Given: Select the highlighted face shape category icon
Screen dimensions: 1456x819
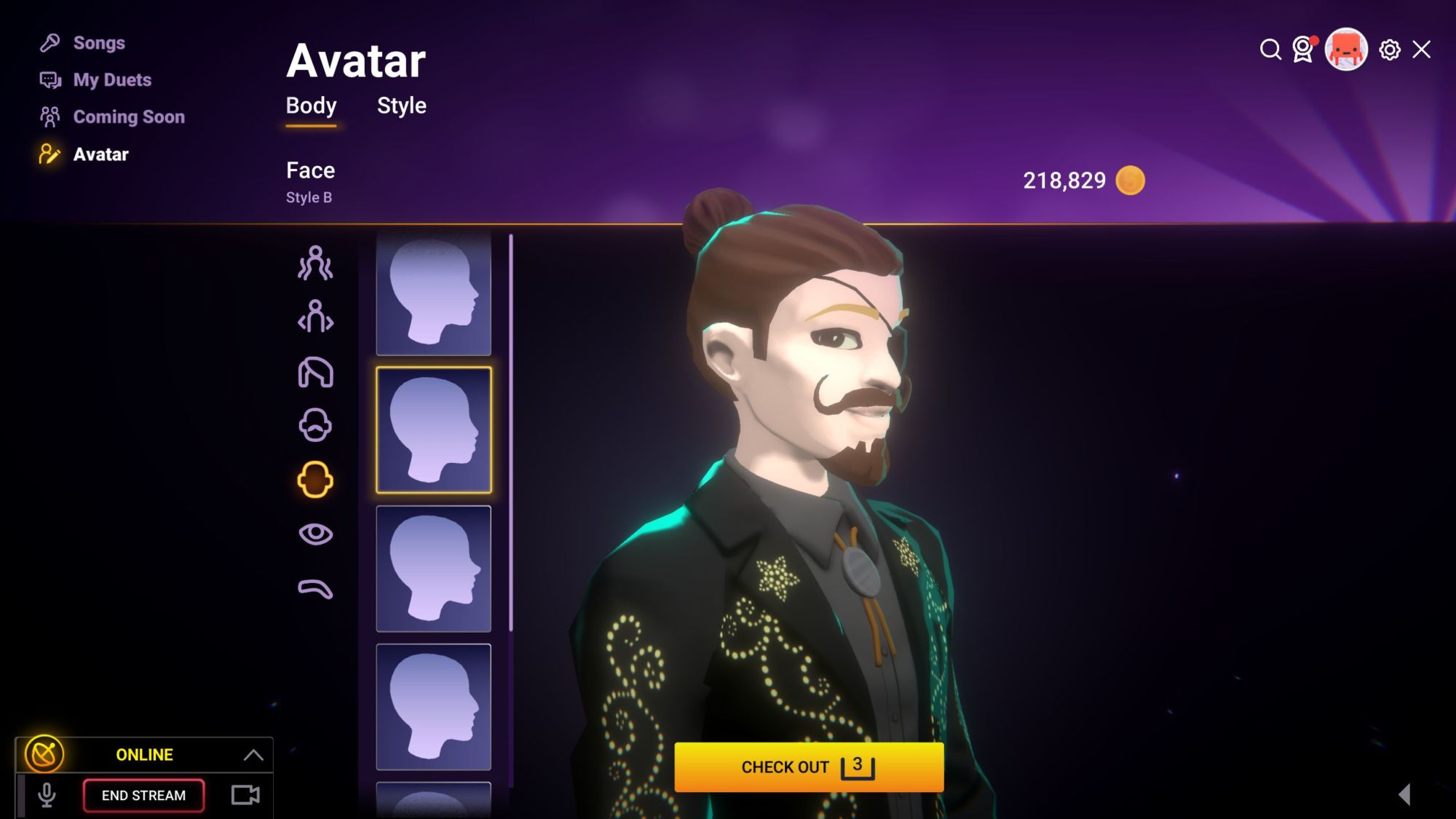Looking at the screenshot, I should tap(315, 480).
